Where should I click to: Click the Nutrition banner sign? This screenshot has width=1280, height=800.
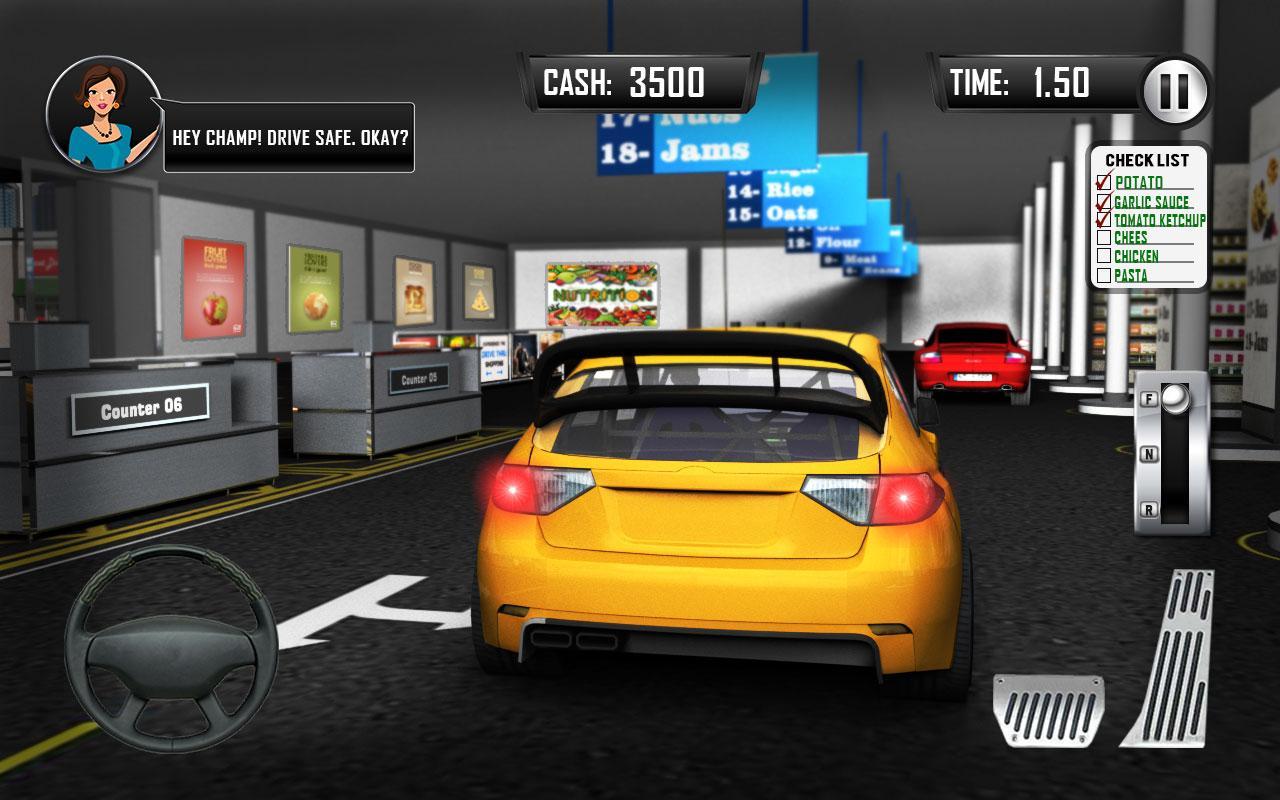click(601, 295)
